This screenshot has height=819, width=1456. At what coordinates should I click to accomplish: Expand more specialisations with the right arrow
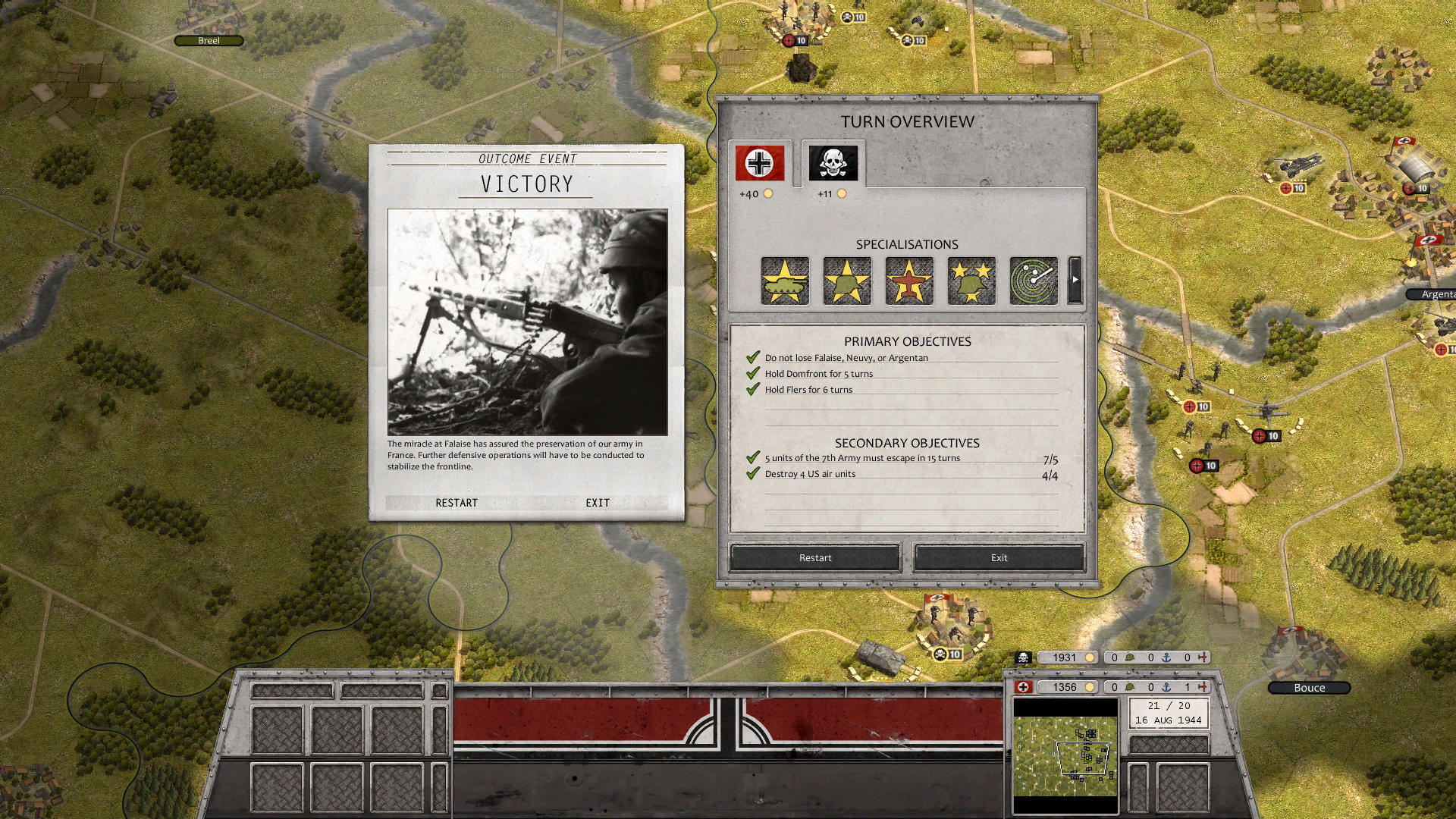[1075, 281]
